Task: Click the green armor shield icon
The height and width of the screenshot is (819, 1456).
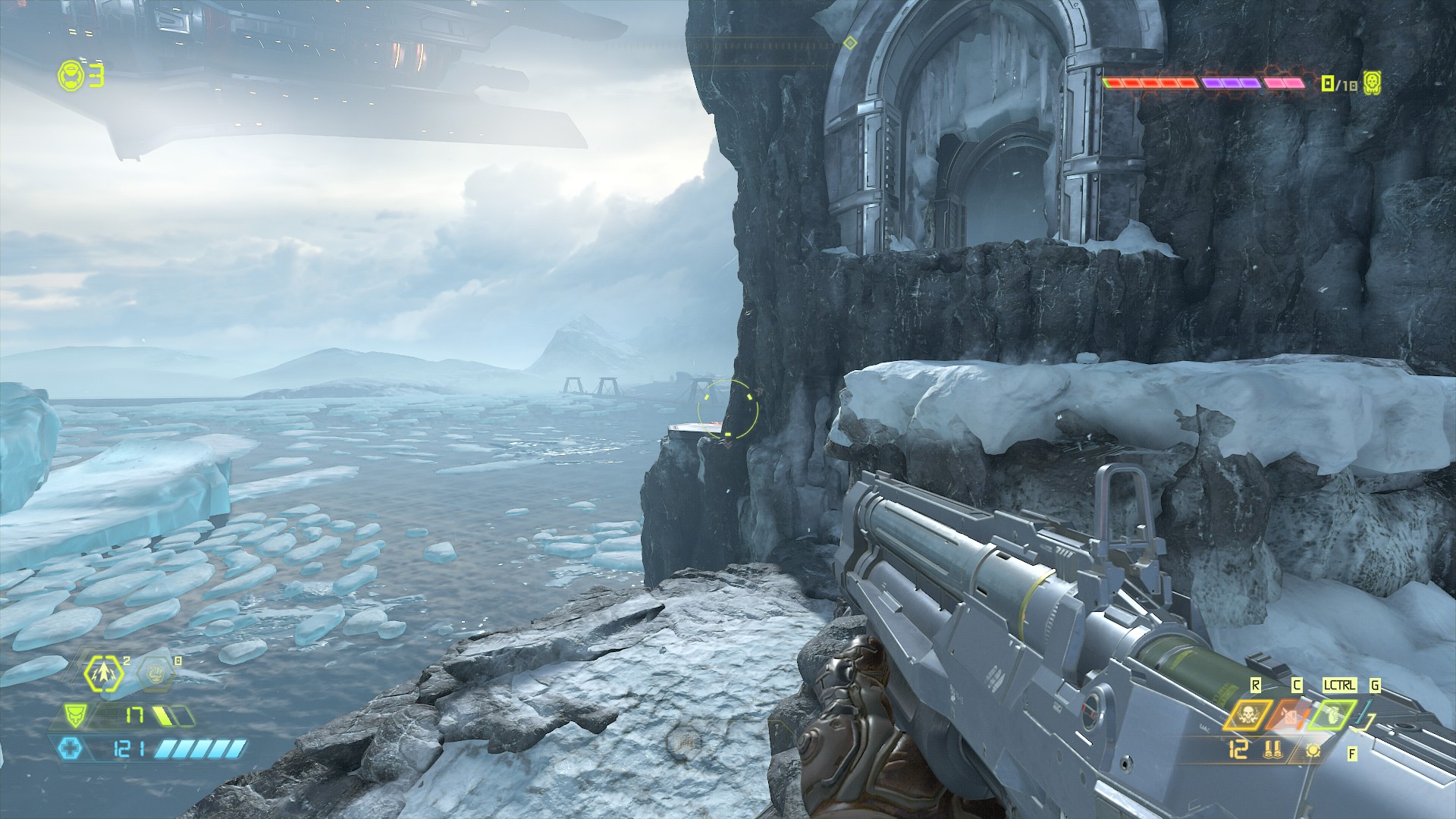Action: (74, 714)
